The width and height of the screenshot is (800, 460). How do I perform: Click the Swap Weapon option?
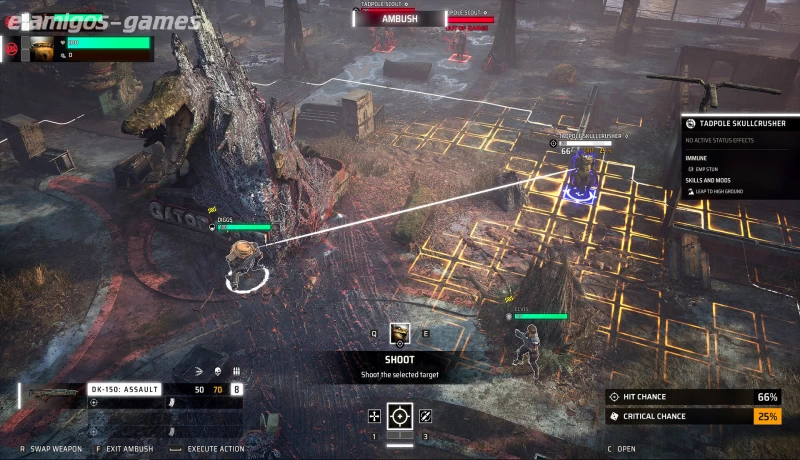52,449
